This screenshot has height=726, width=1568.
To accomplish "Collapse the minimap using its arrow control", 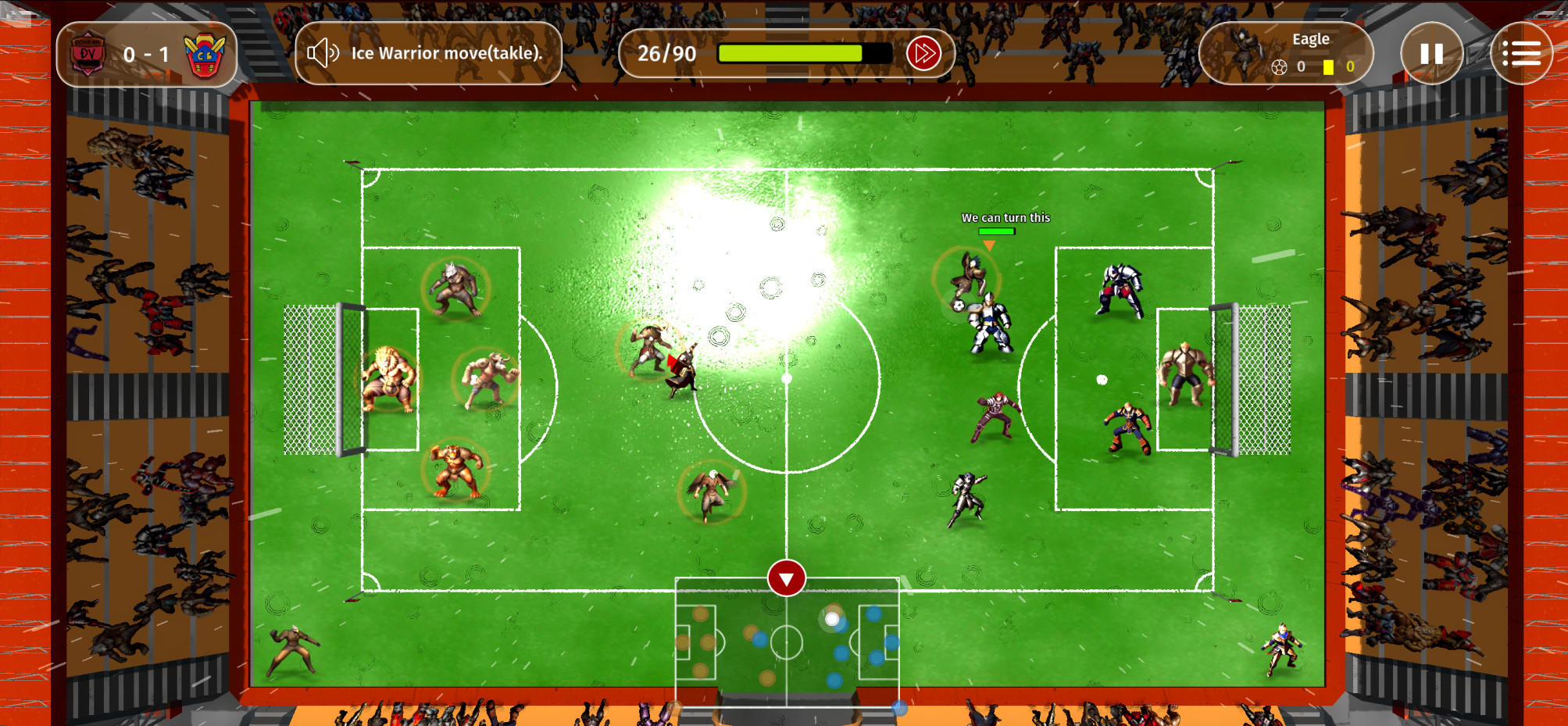I will (786, 579).
